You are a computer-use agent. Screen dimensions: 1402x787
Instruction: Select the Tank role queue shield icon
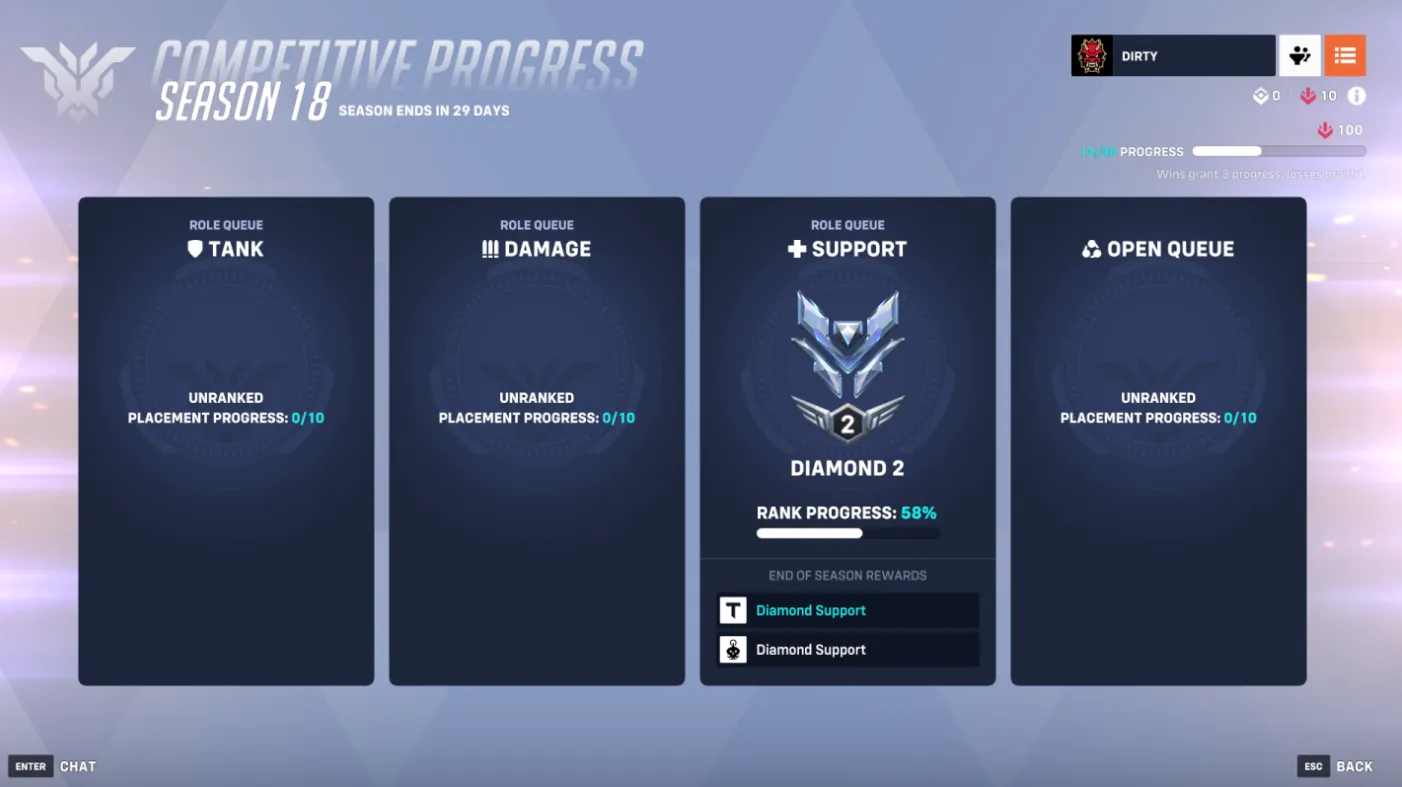point(195,249)
